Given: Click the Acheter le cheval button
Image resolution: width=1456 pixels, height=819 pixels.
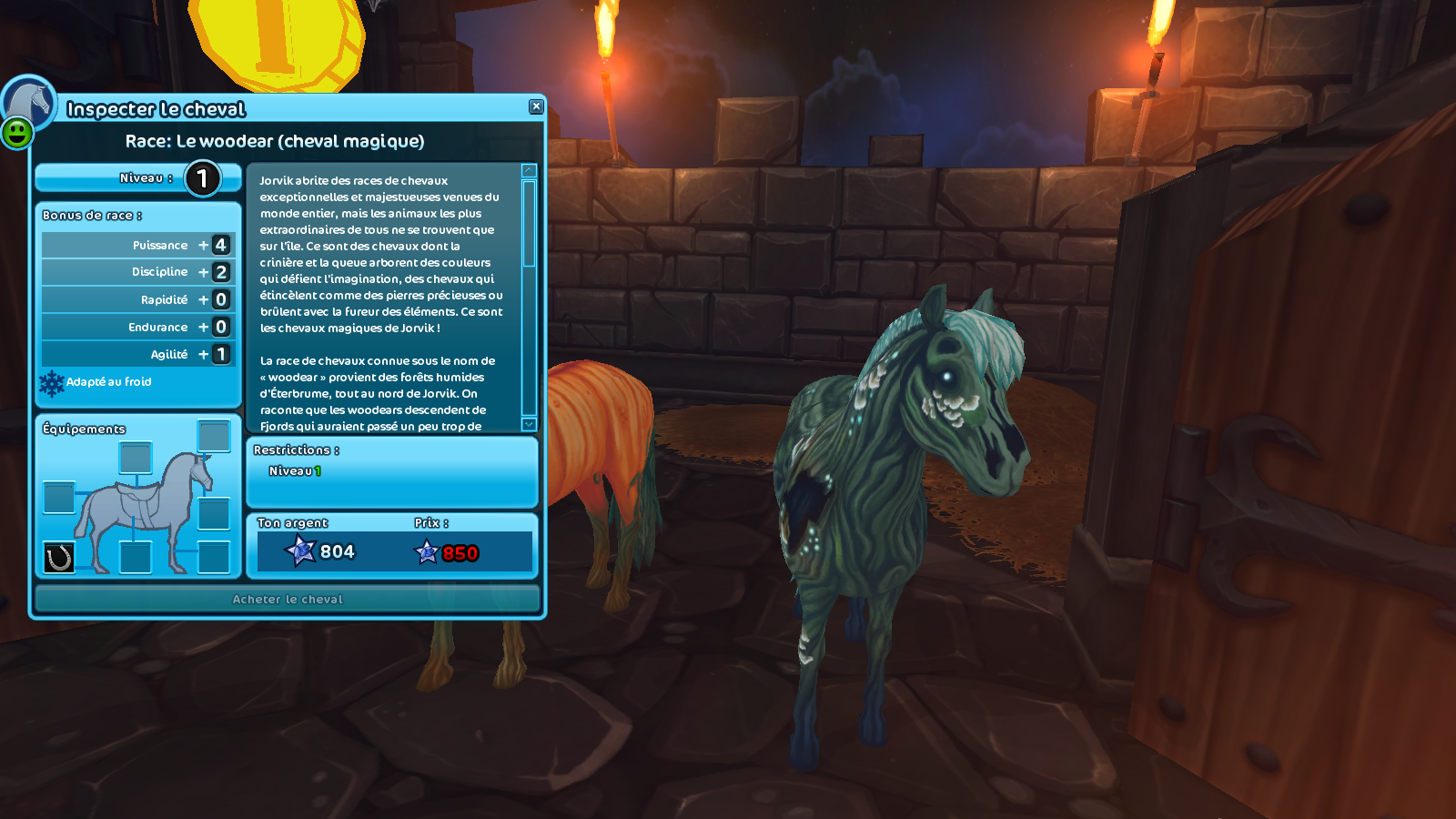Looking at the screenshot, I should pyautogui.click(x=288, y=599).
